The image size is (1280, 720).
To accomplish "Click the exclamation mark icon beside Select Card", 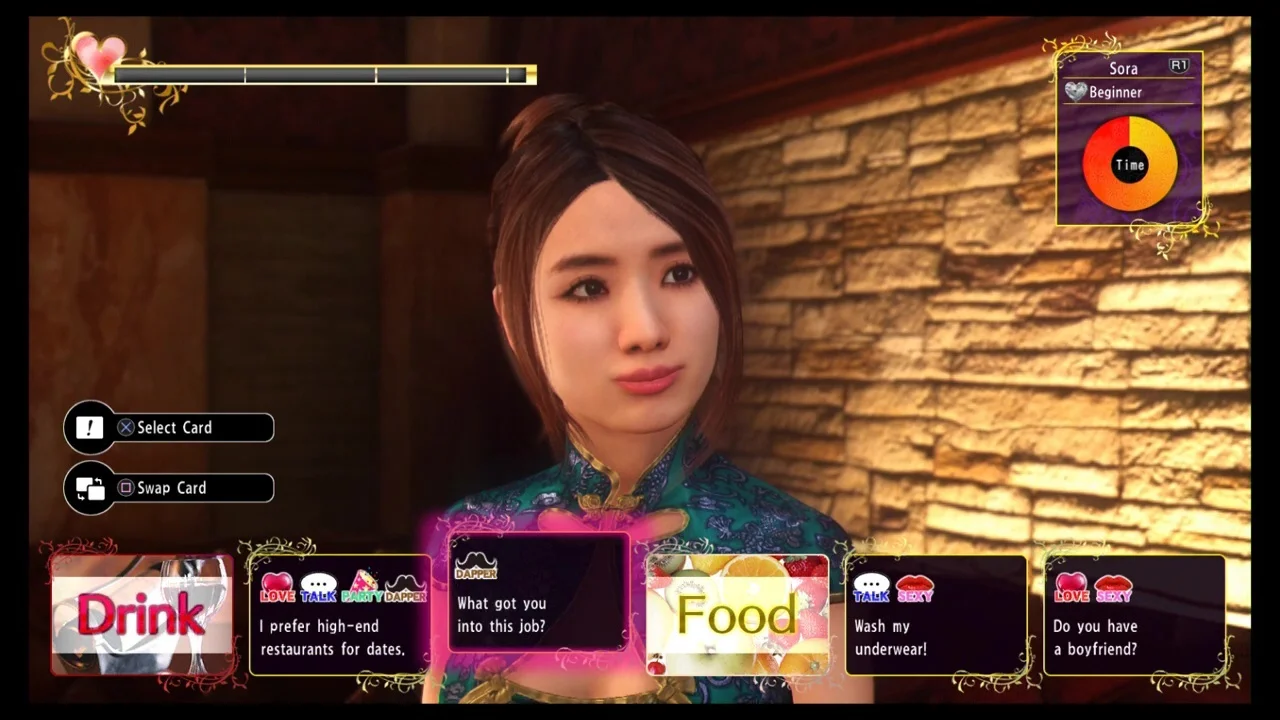I will pyautogui.click(x=89, y=427).
